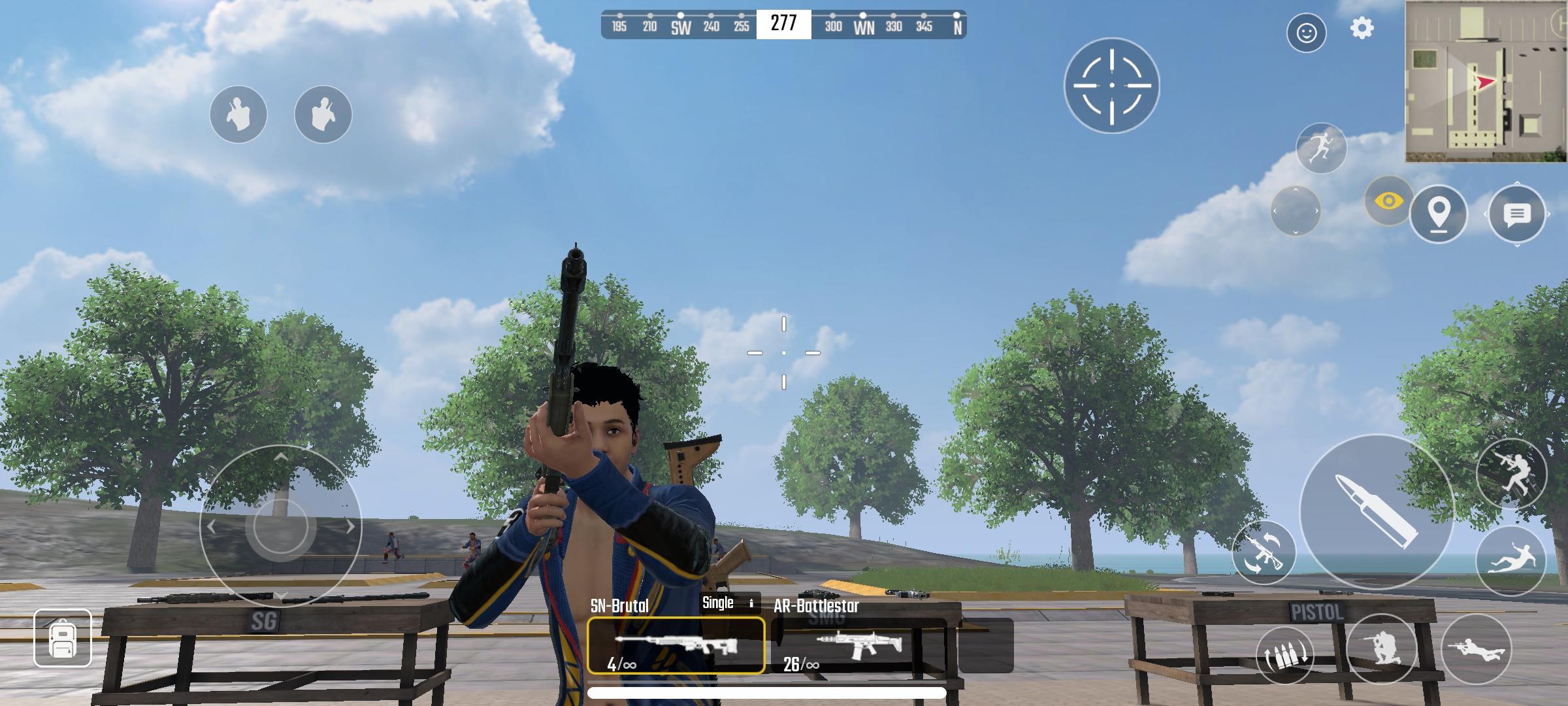Open the settings gear menu
The image size is (1568, 706).
pyautogui.click(x=1362, y=29)
